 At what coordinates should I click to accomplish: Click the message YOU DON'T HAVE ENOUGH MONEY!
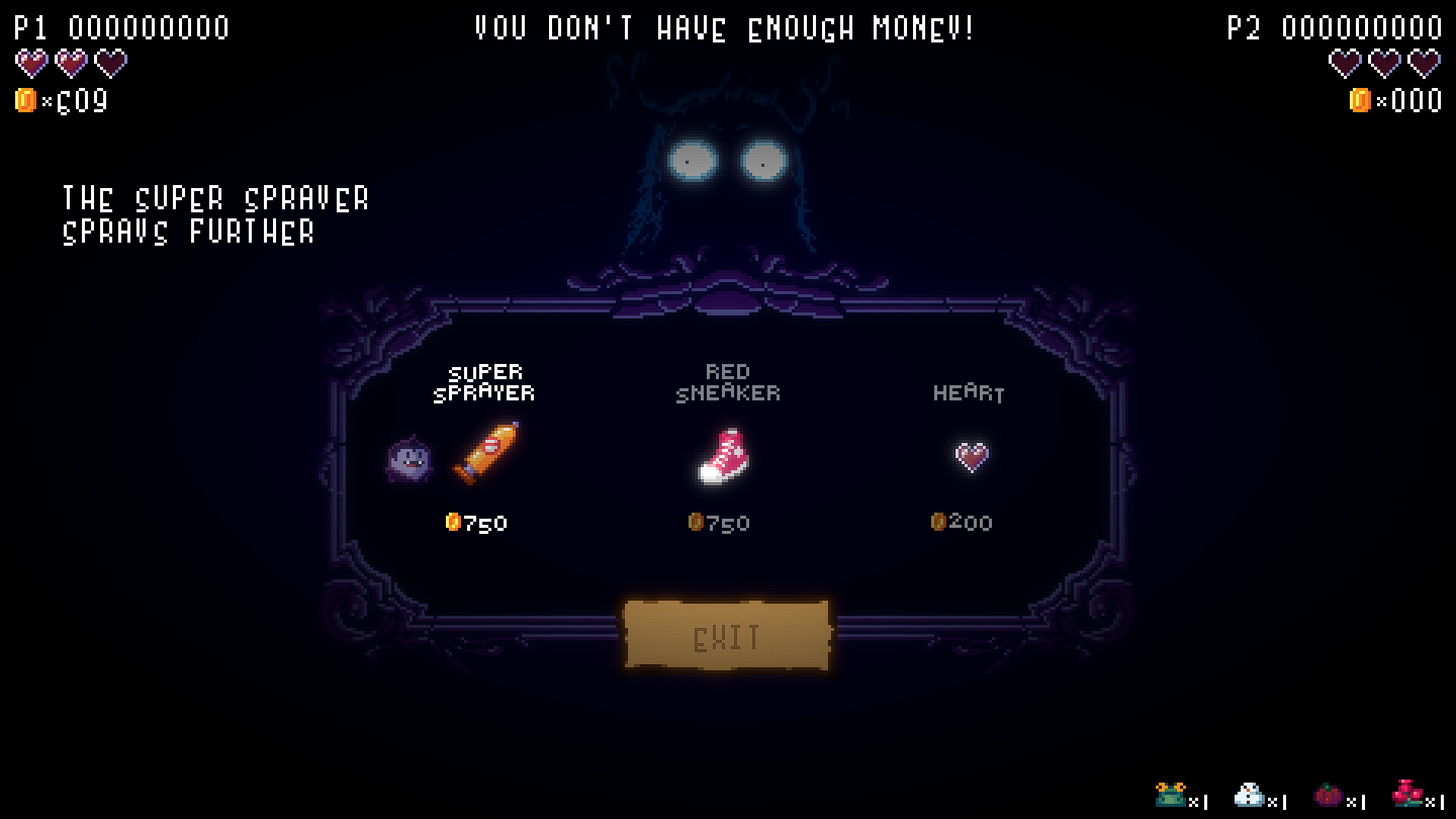(x=724, y=29)
